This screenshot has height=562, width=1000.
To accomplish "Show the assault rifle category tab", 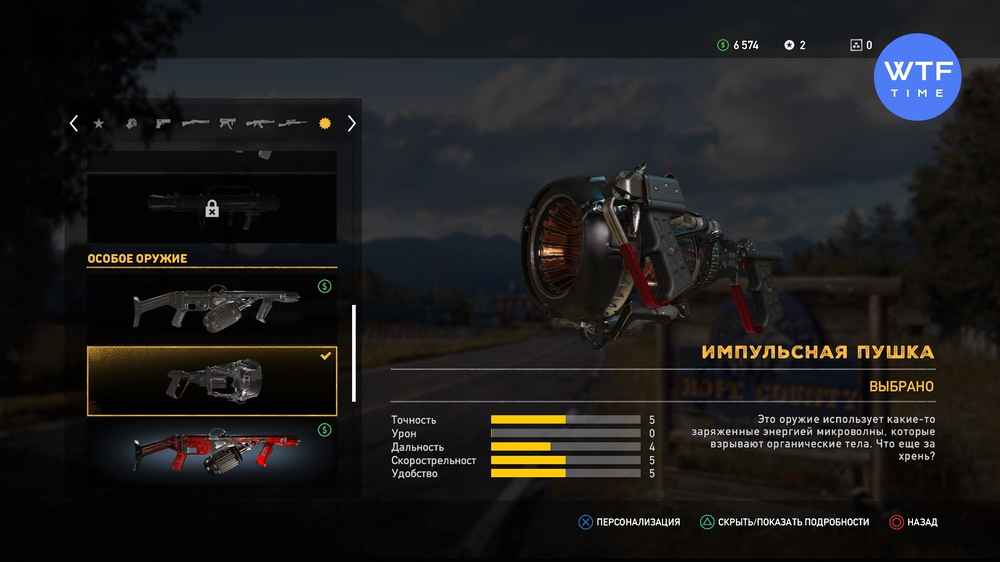I will click(x=260, y=124).
